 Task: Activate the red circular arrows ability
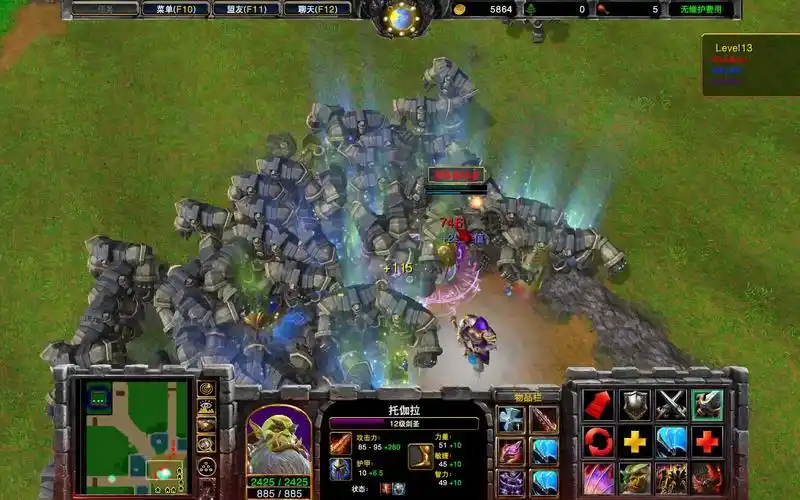coord(599,441)
